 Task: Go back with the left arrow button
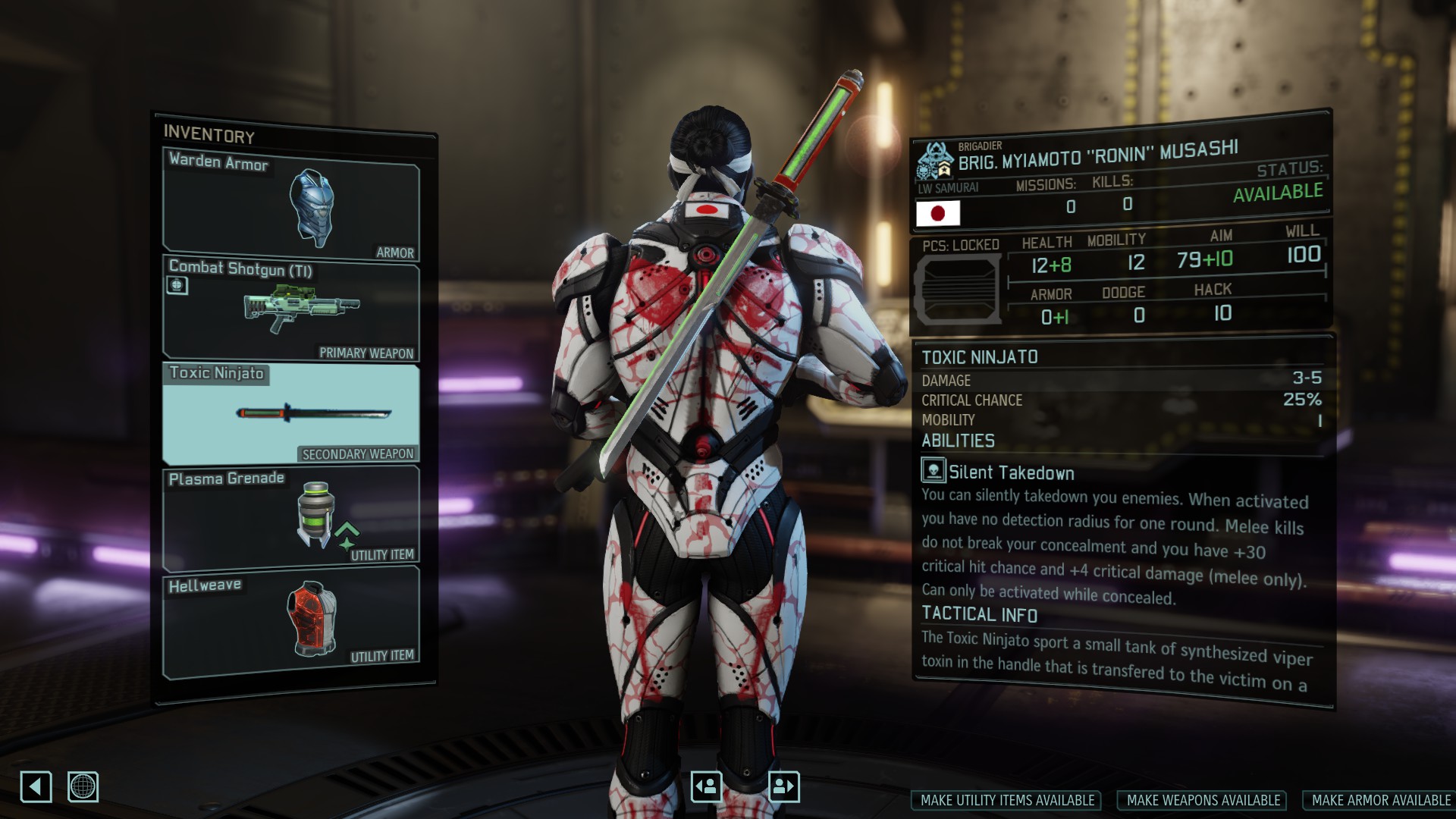pos(36,787)
